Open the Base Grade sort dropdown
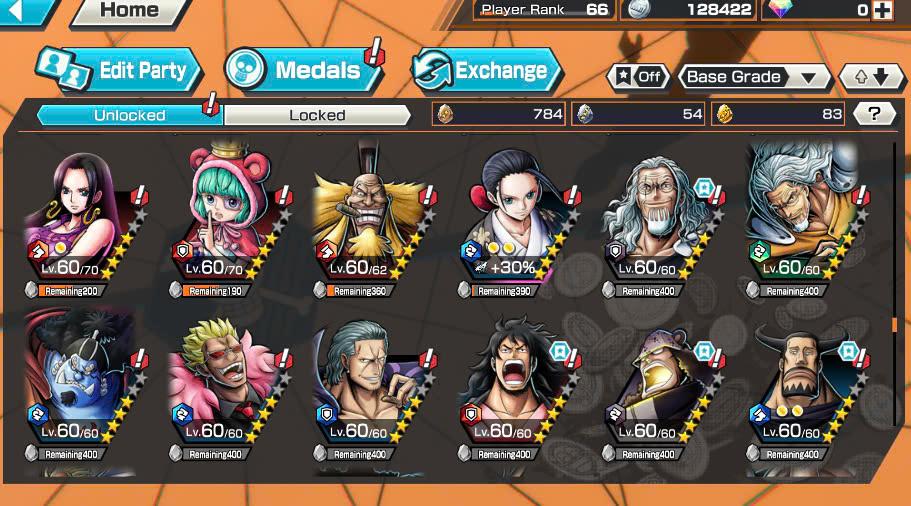This screenshot has width=911, height=506. point(755,77)
